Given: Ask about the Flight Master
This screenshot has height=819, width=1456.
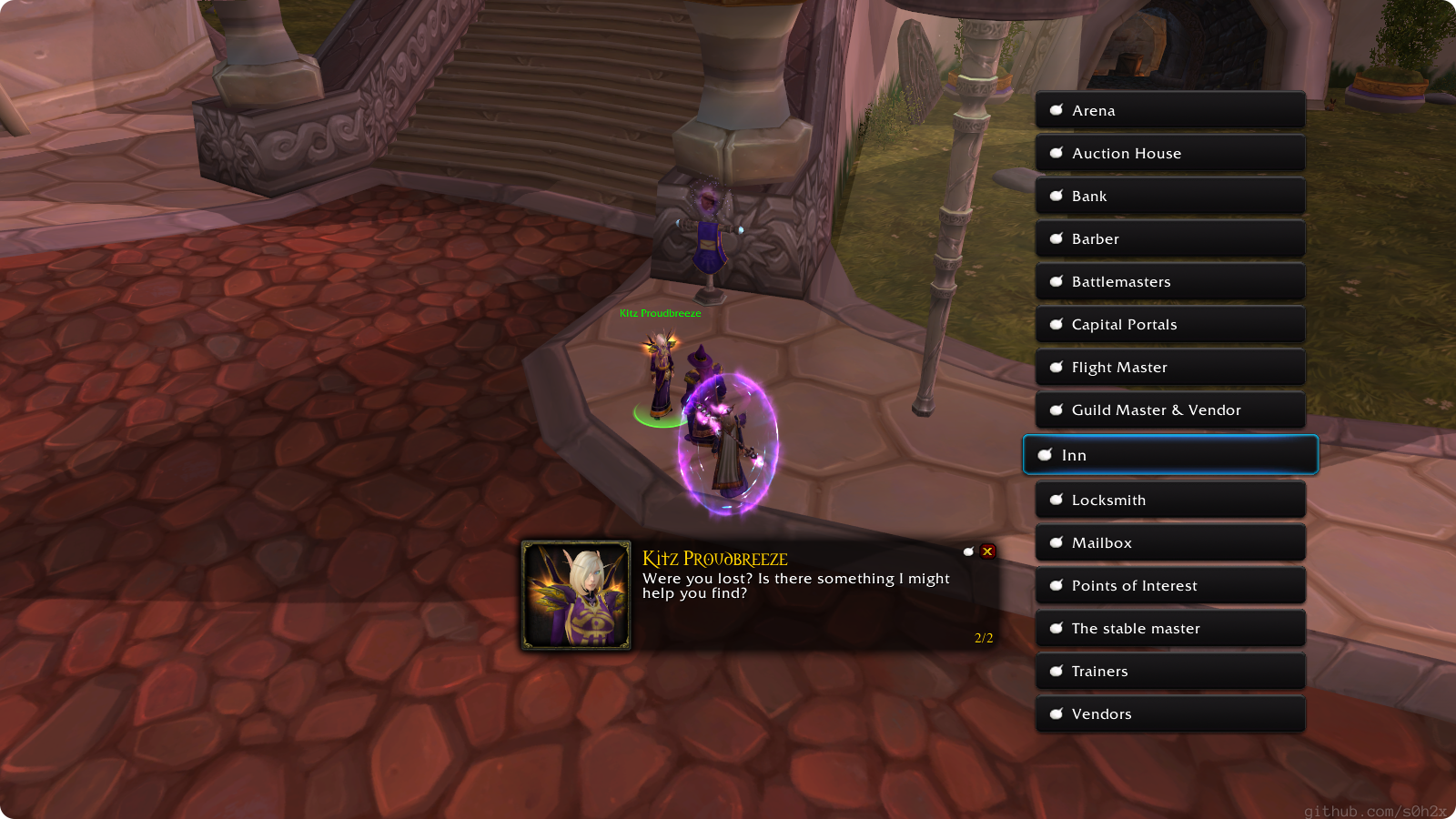Looking at the screenshot, I should tap(1169, 367).
